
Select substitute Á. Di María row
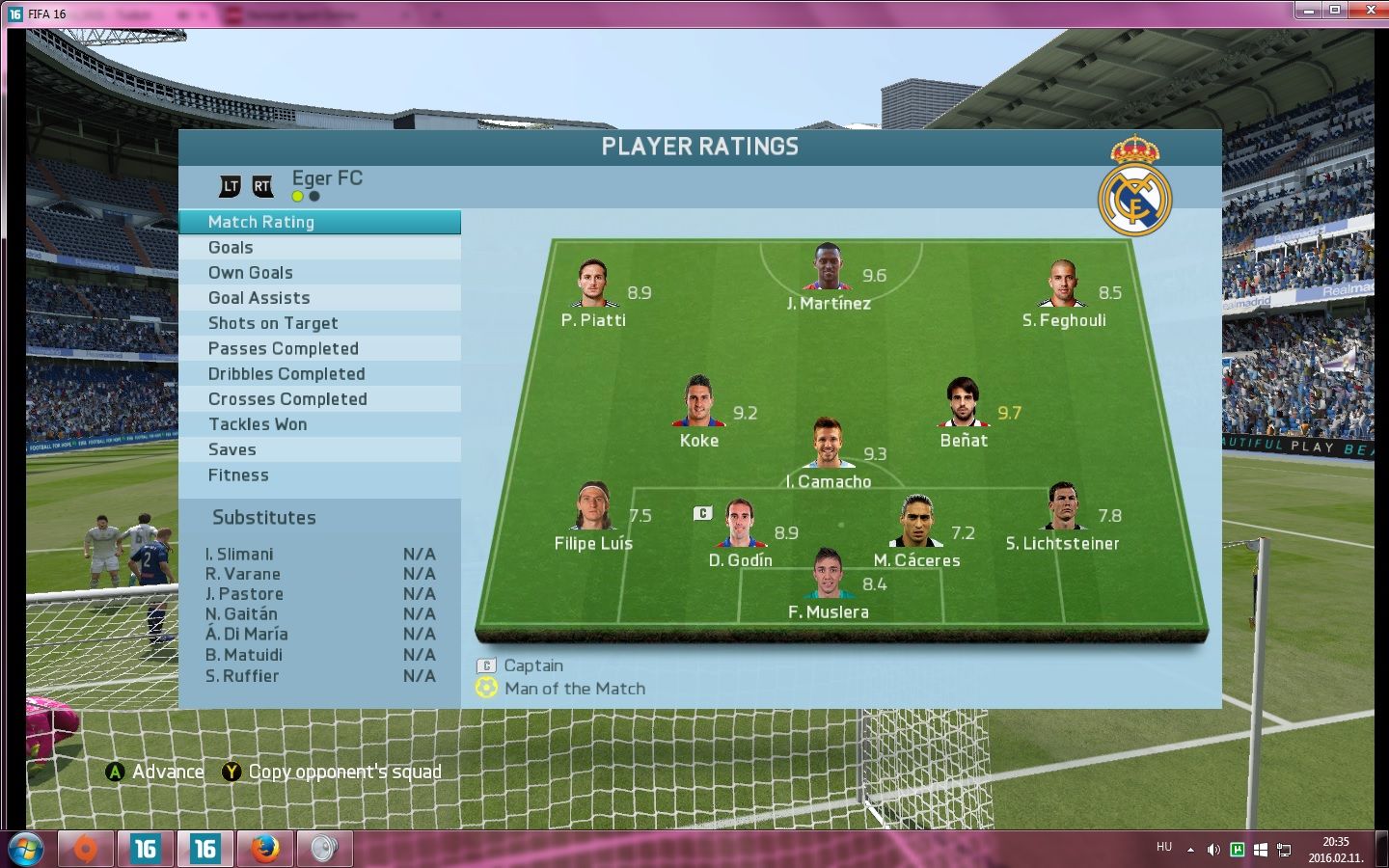(x=319, y=635)
